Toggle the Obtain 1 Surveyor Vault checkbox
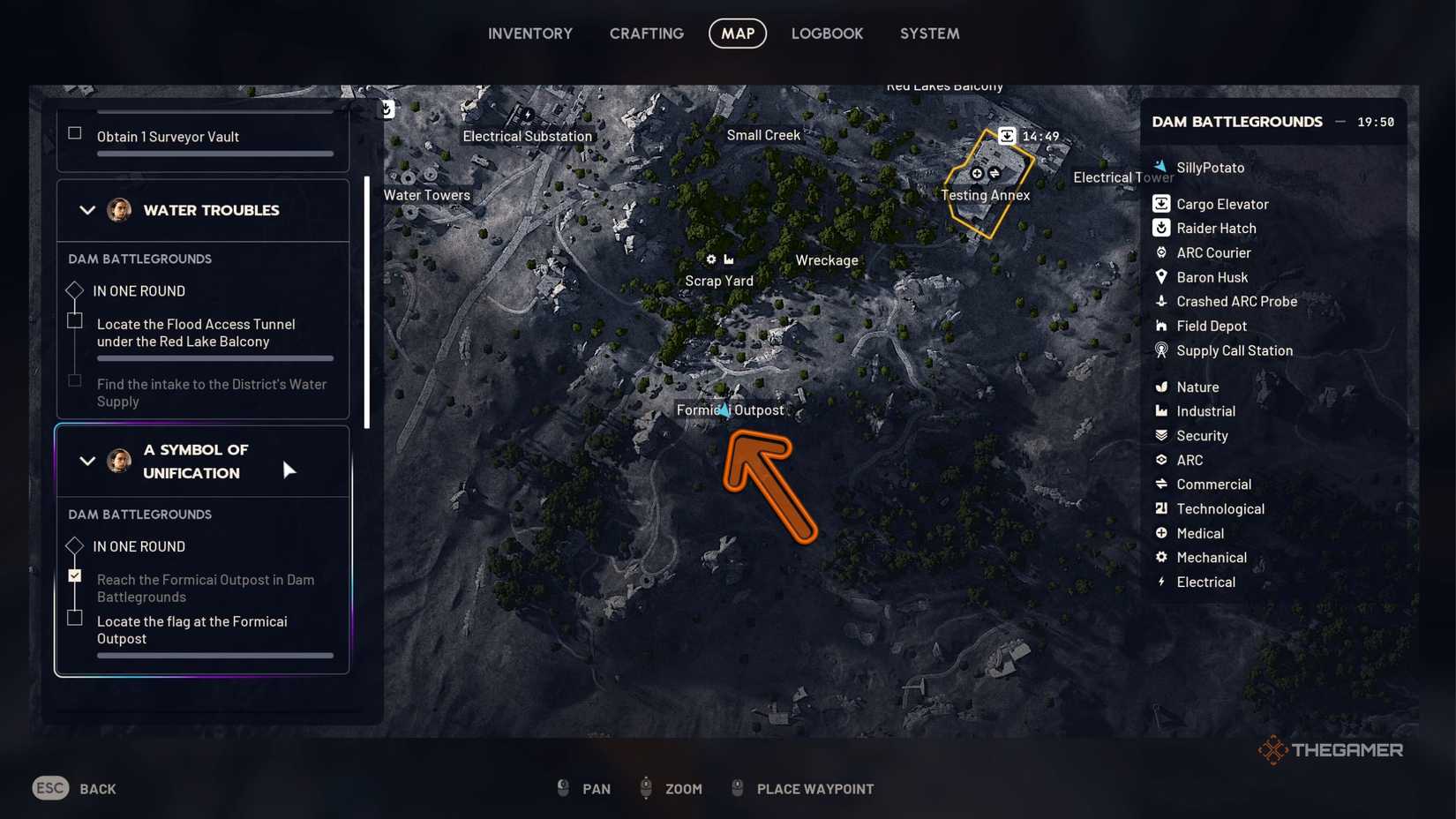This screenshot has width=1456, height=819. (74, 132)
